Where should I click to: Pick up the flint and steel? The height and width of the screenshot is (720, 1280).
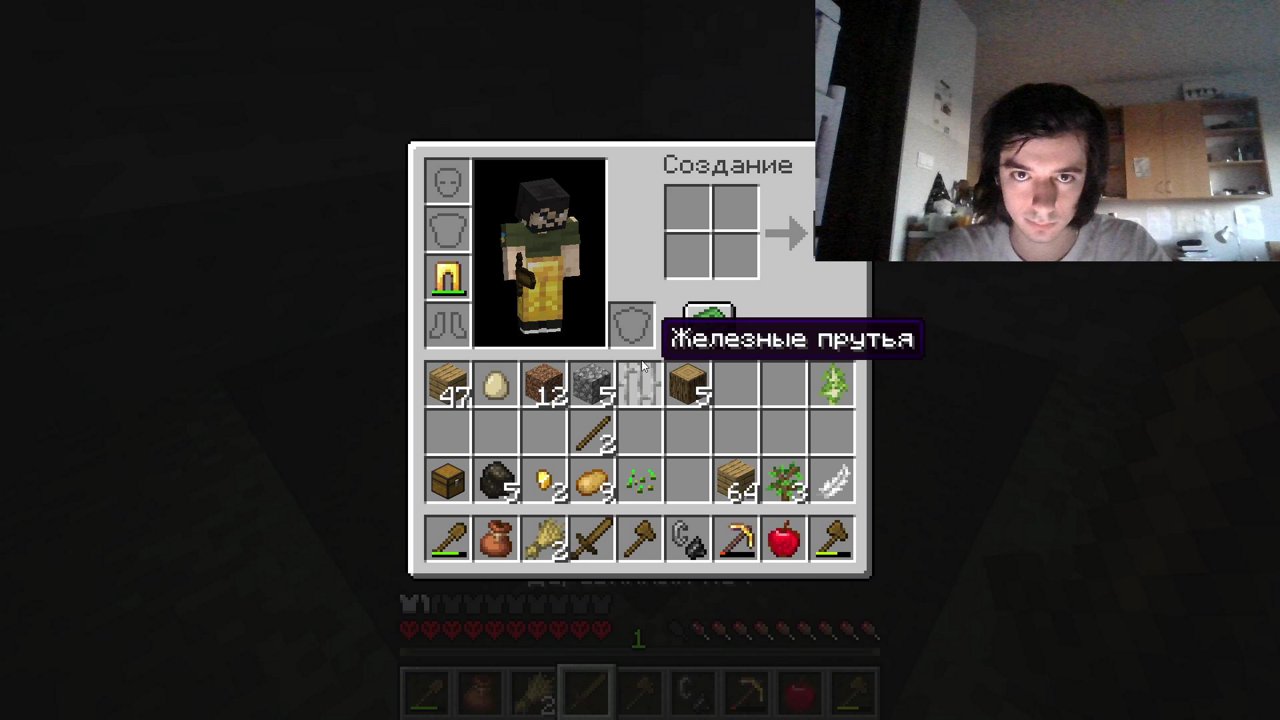[x=688, y=539]
